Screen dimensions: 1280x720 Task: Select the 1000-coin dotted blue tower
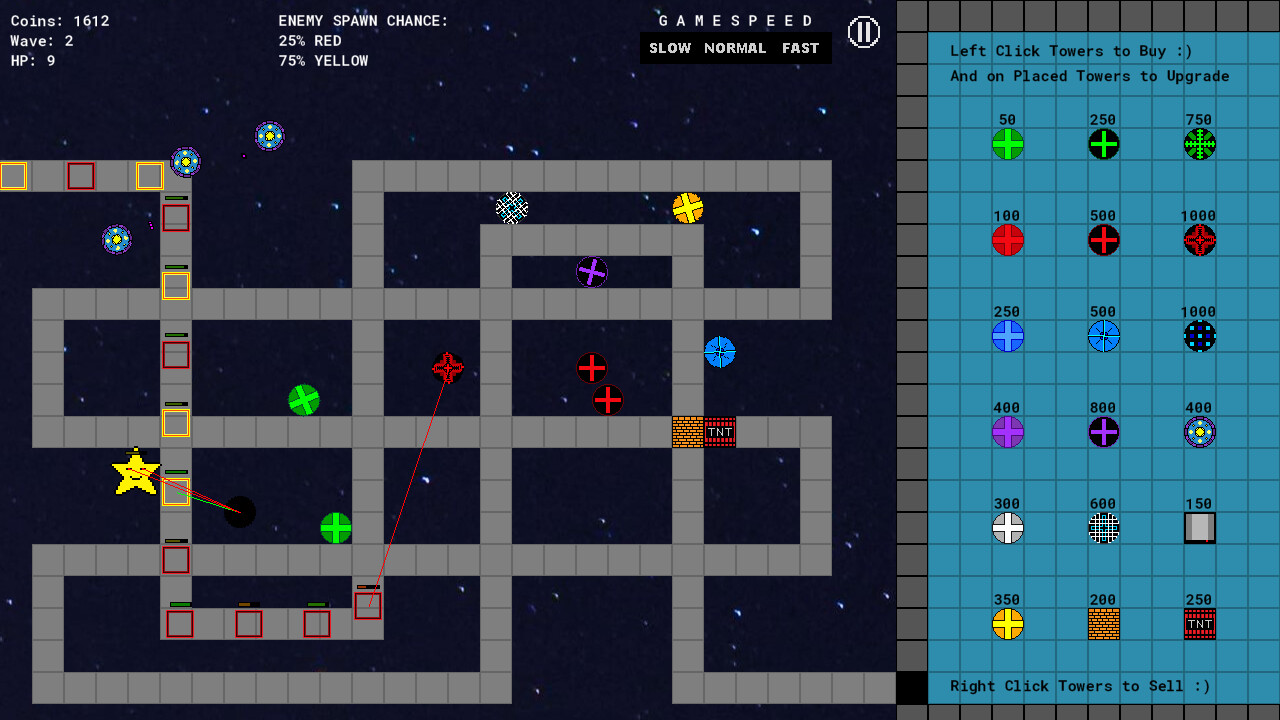point(1199,337)
